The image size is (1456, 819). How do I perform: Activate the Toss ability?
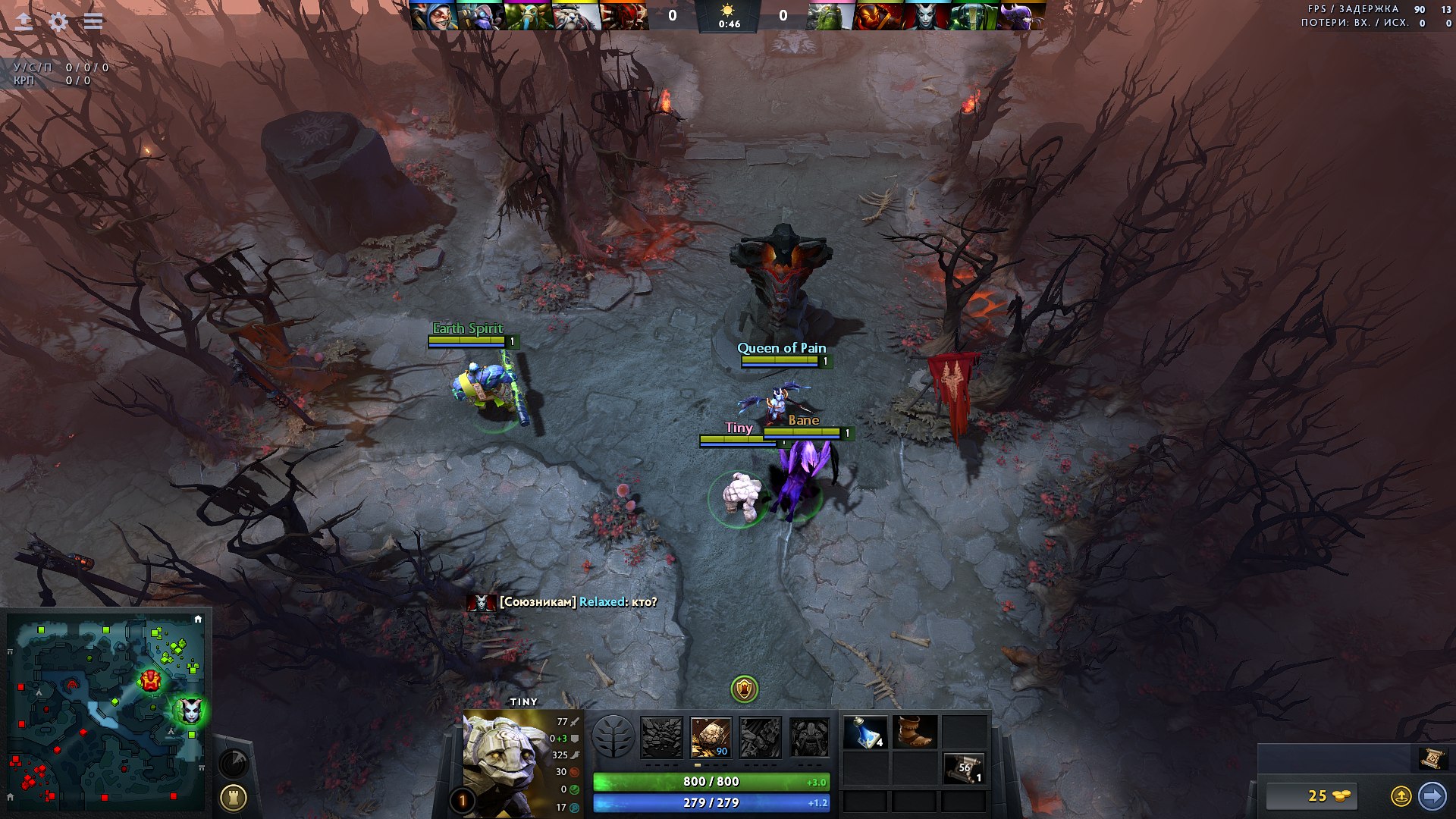tap(711, 737)
